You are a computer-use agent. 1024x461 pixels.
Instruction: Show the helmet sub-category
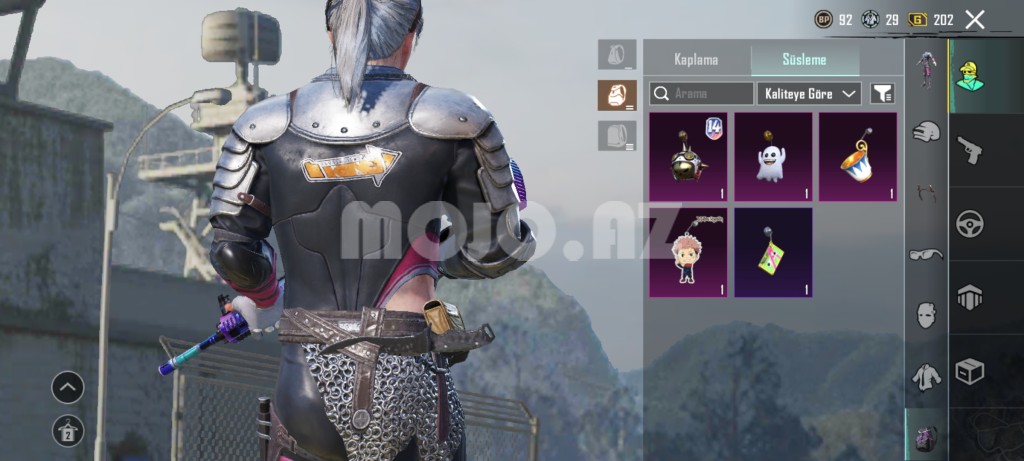927,131
